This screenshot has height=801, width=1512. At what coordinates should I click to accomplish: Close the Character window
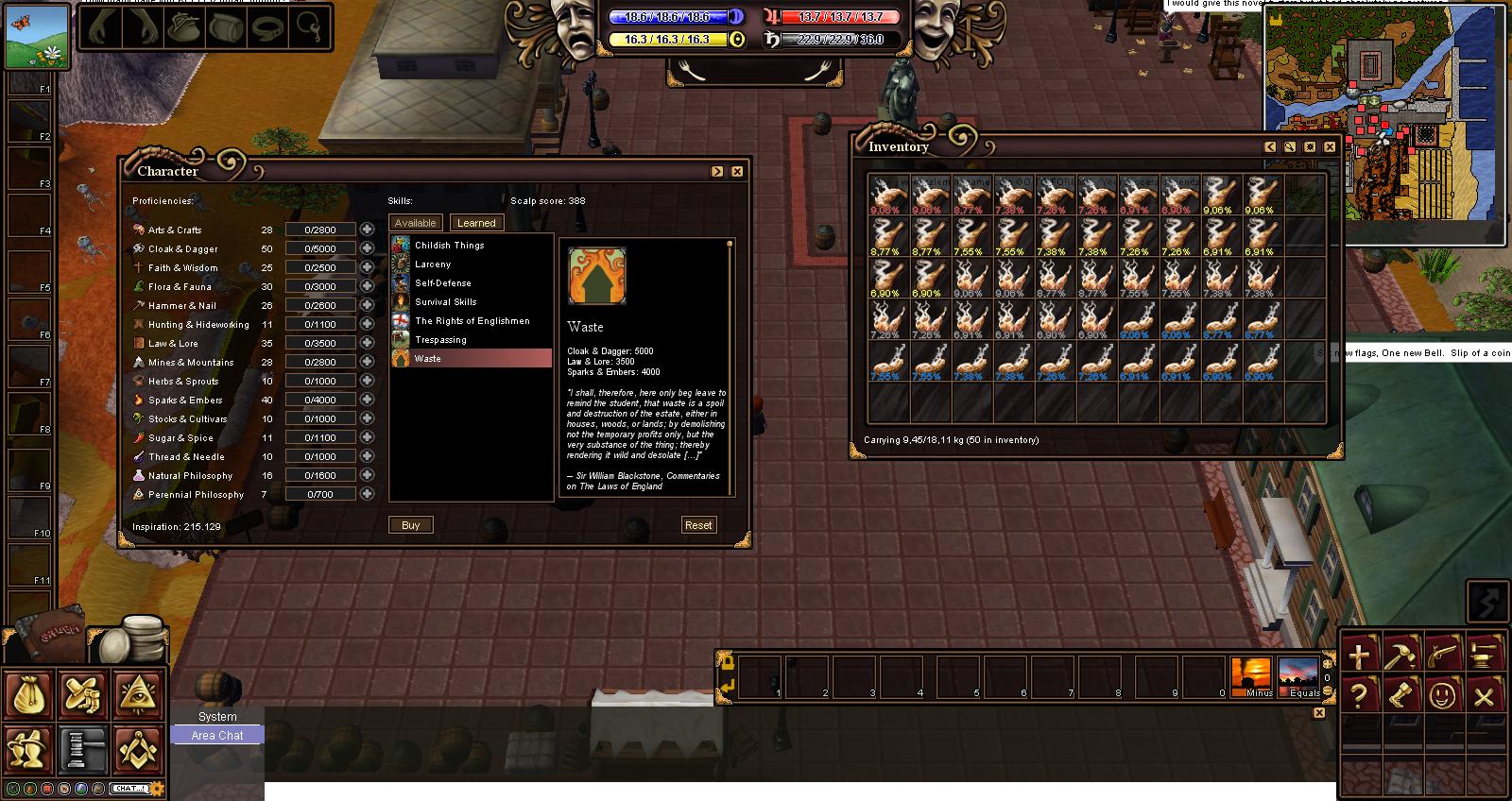(737, 171)
